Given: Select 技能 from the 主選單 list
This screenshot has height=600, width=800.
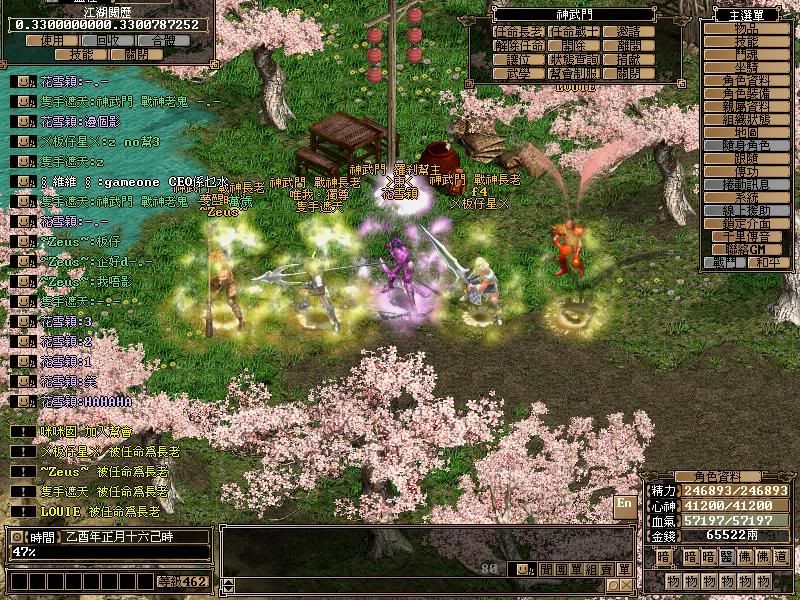Looking at the screenshot, I should (746, 41).
